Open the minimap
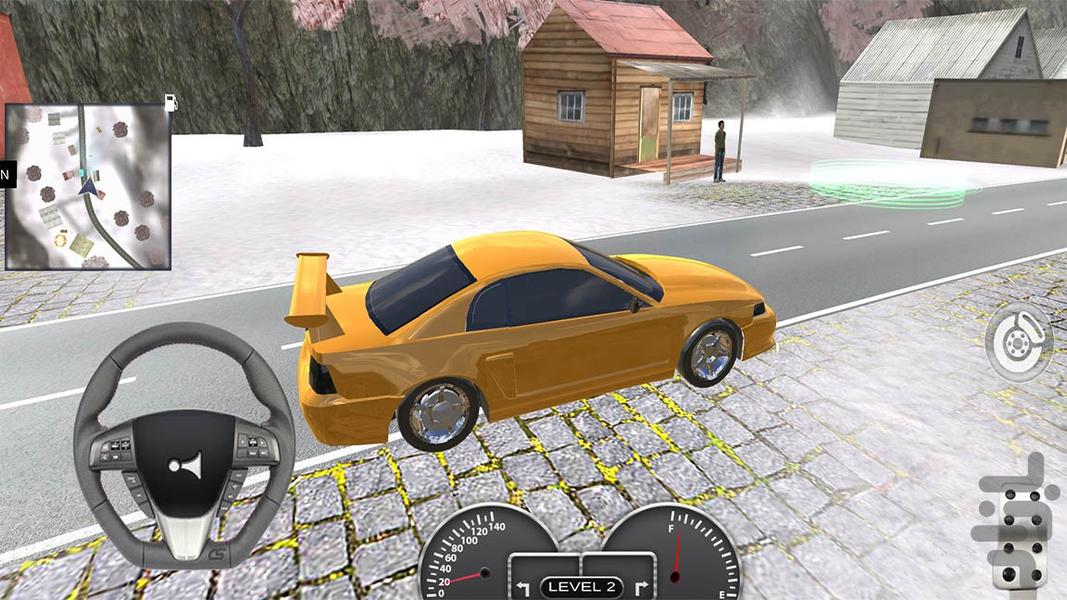The width and height of the screenshot is (1067, 600). pos(88,187)
